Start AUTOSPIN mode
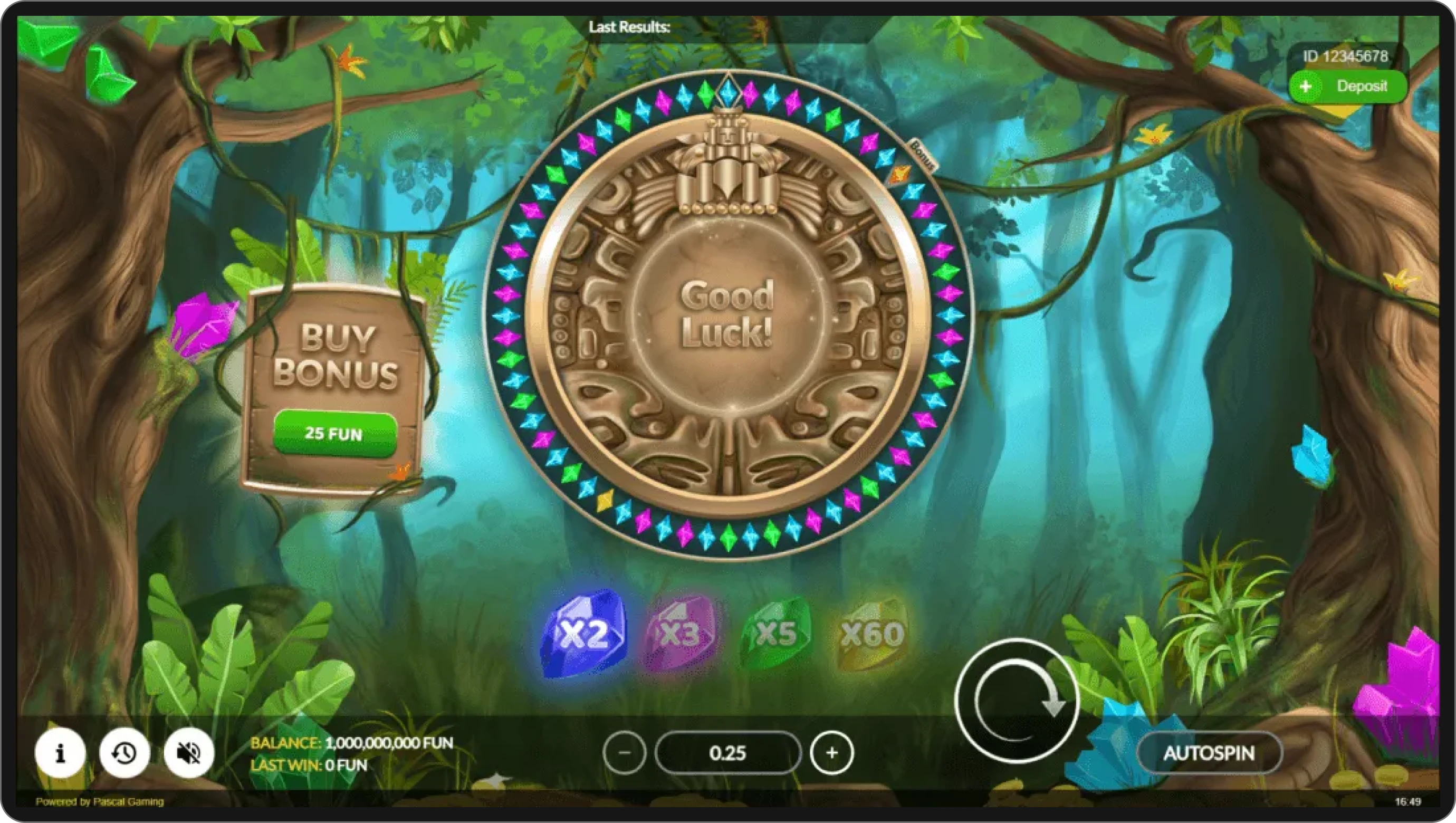 click(x=1209, y=753)
